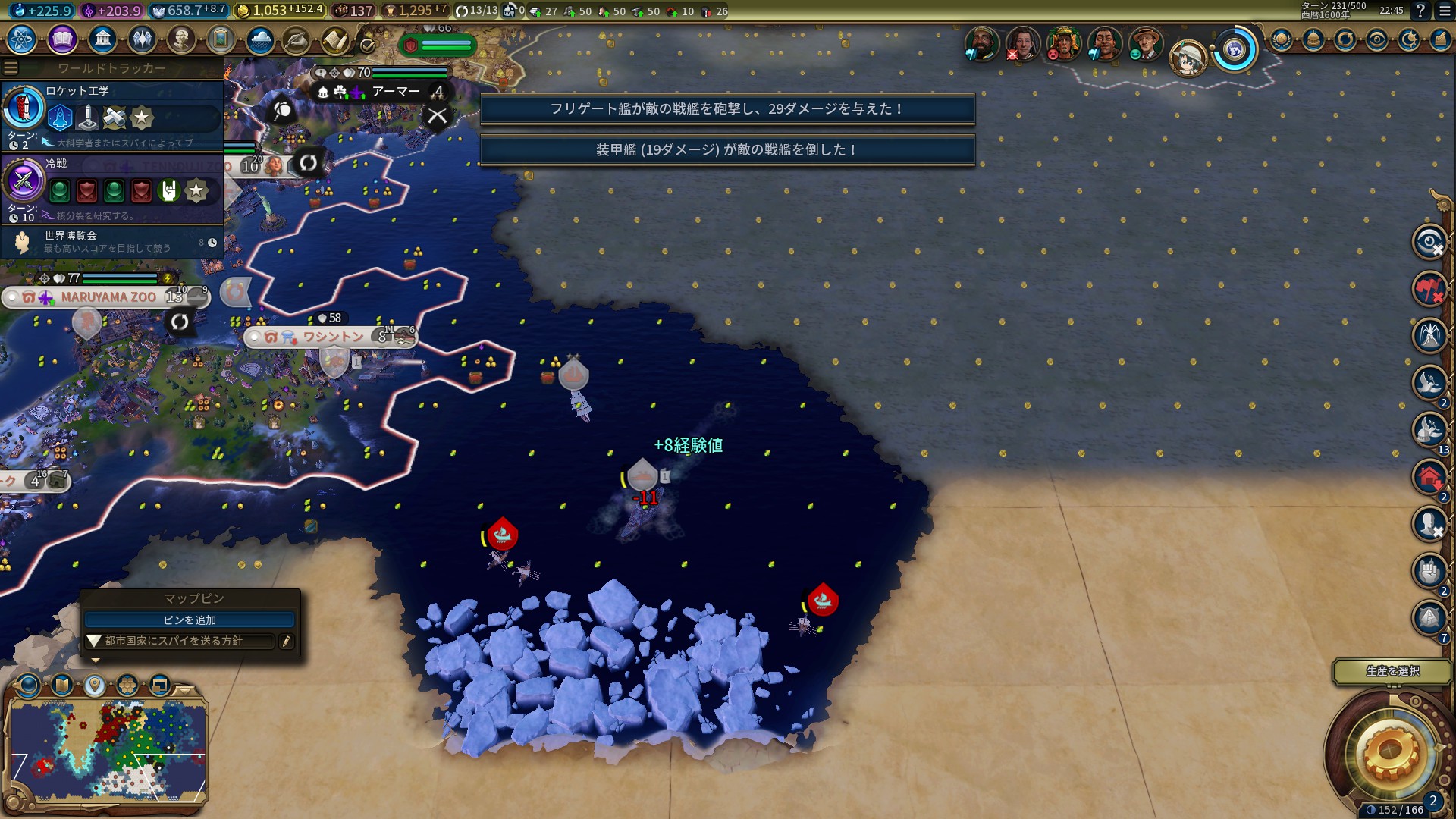
Task: Open the help question mark button
Action: [x=1420, y=11]
